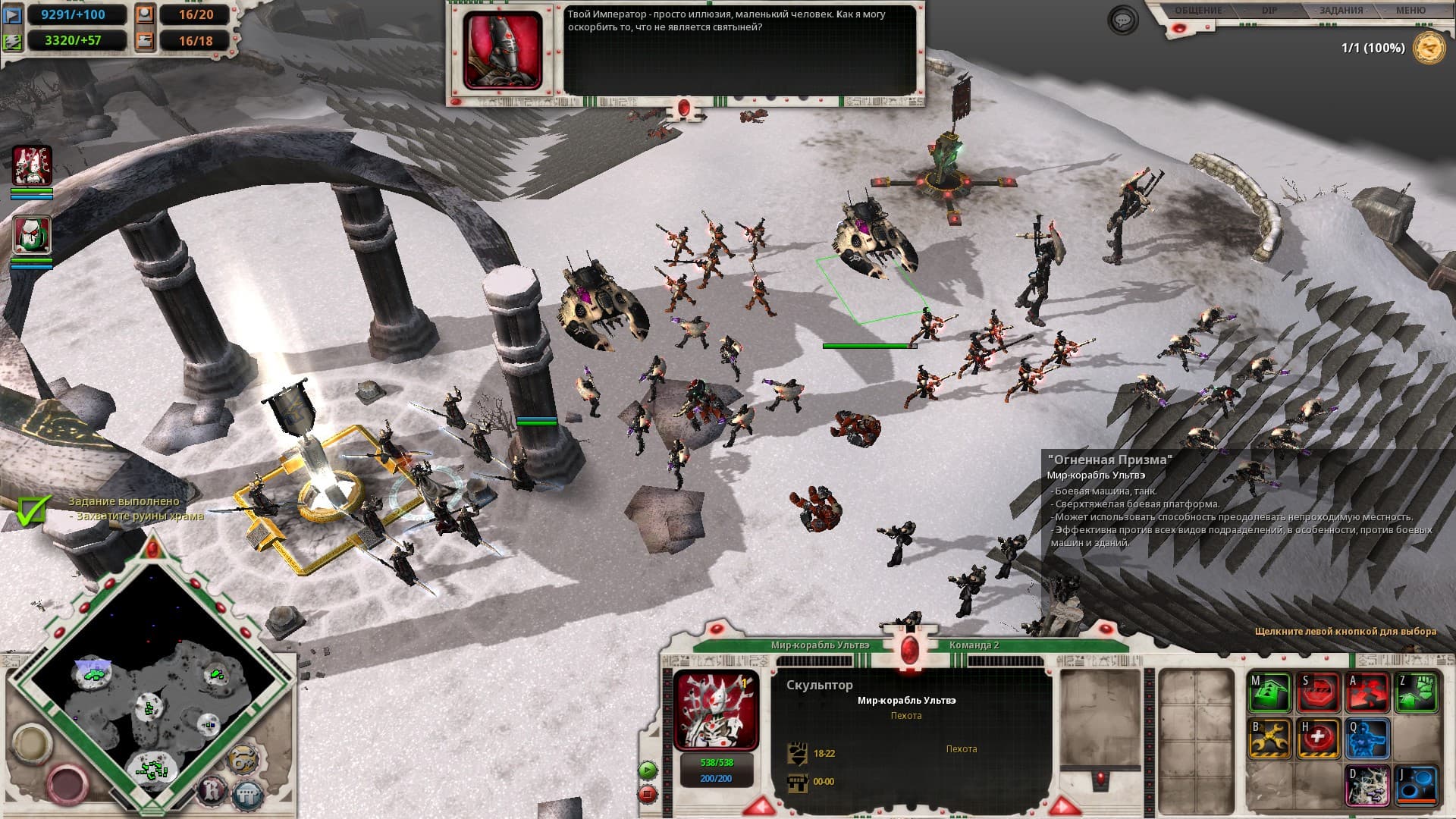The image size is (1456, 819).
Task: Activate the blue rings ability (J)
Action: pos(1417,786)
